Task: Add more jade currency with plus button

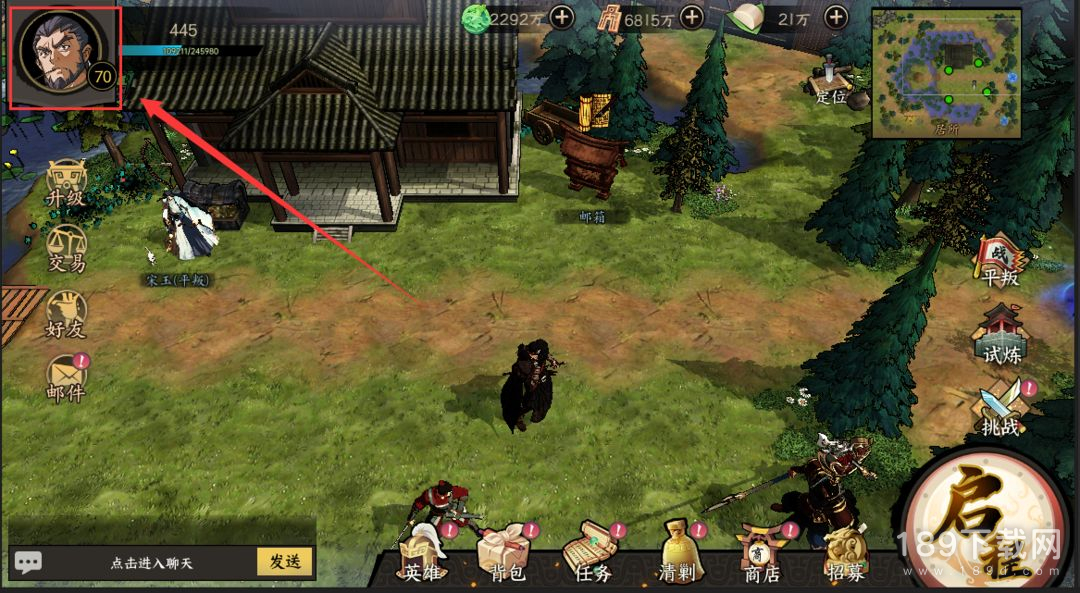Action: (x=562, y=17)
